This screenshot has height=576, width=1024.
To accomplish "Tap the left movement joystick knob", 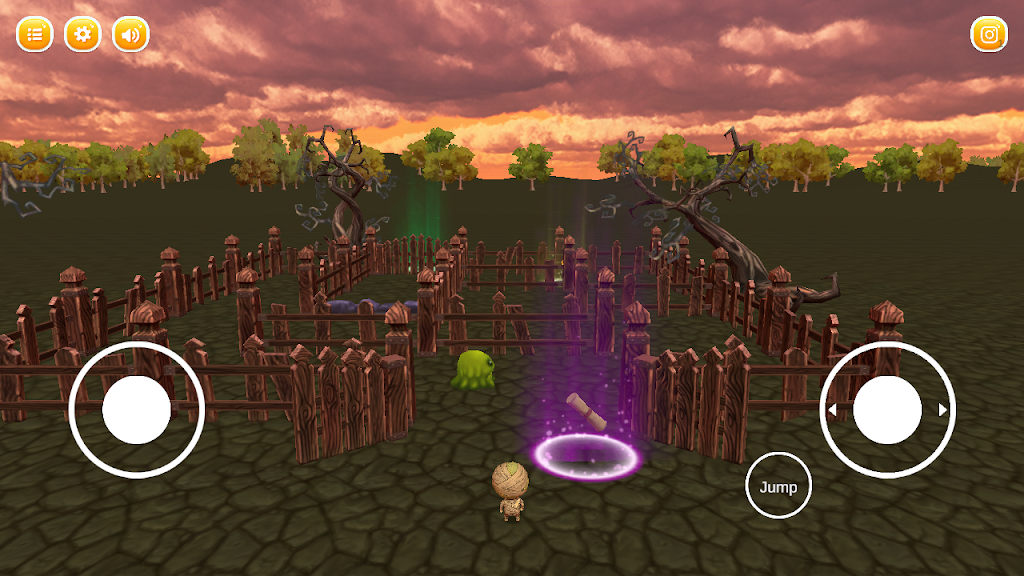I will click(x=136, y=410).
